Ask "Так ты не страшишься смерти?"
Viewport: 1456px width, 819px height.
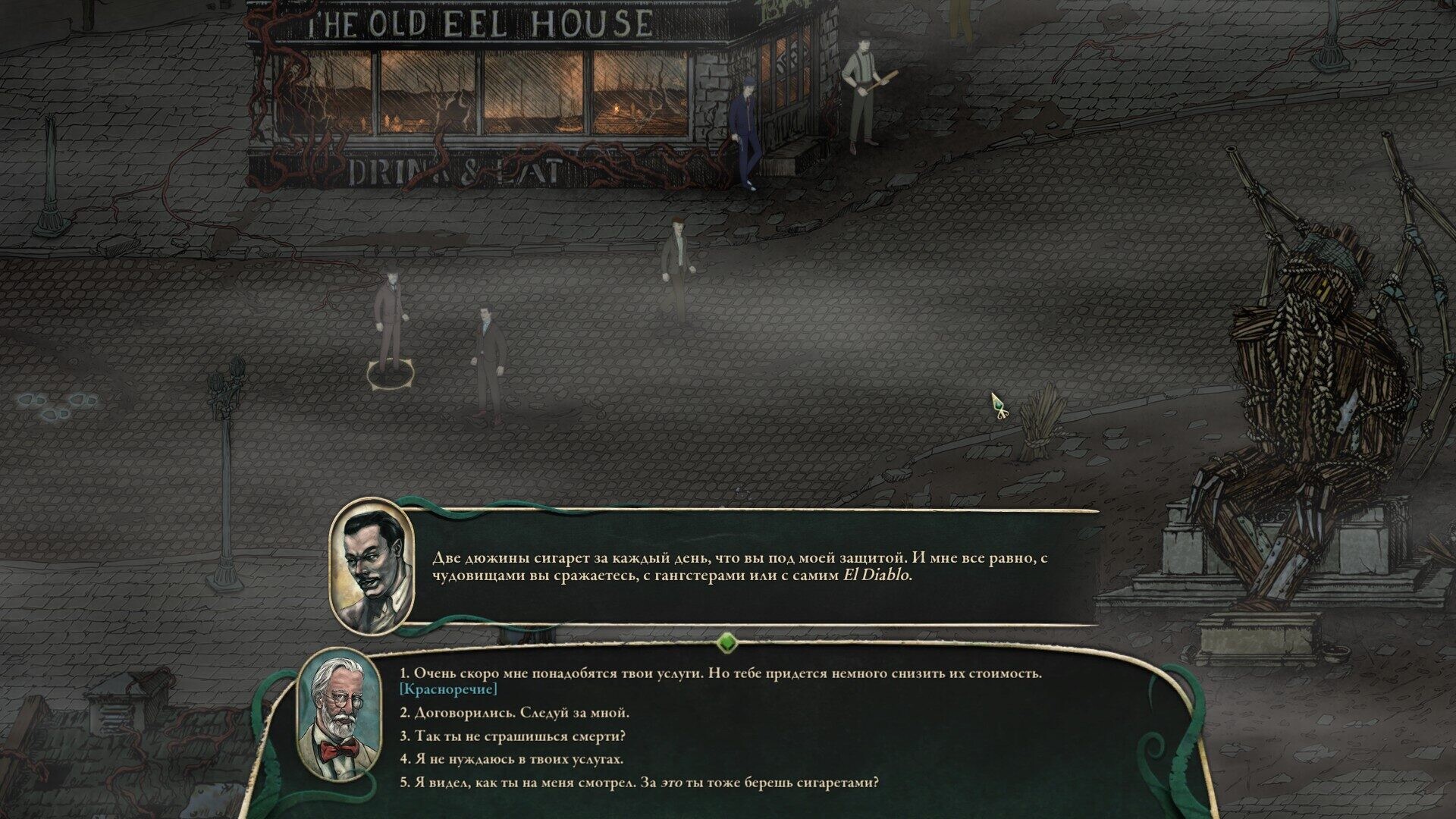click(x=513, y=736)
